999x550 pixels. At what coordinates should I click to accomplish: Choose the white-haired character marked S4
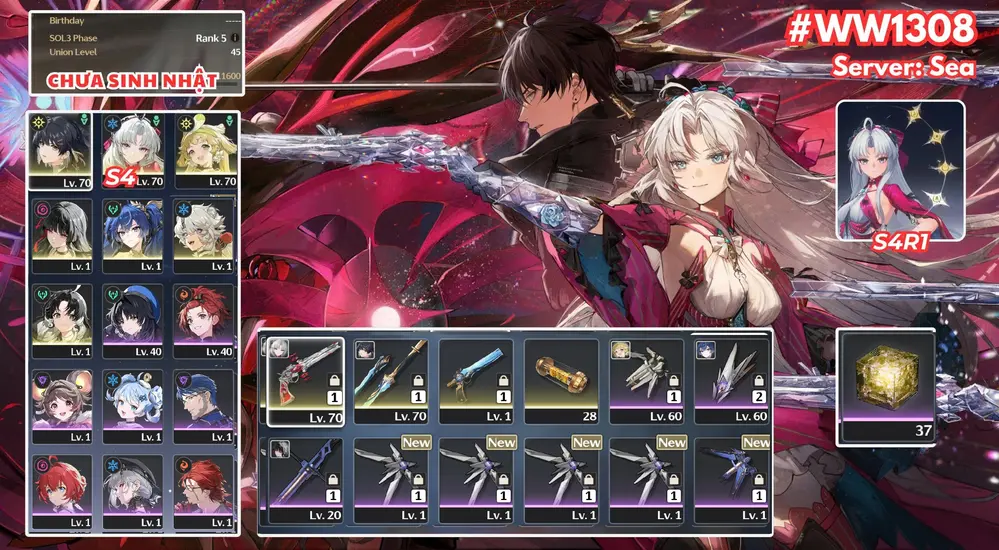(x=134, y=148)
